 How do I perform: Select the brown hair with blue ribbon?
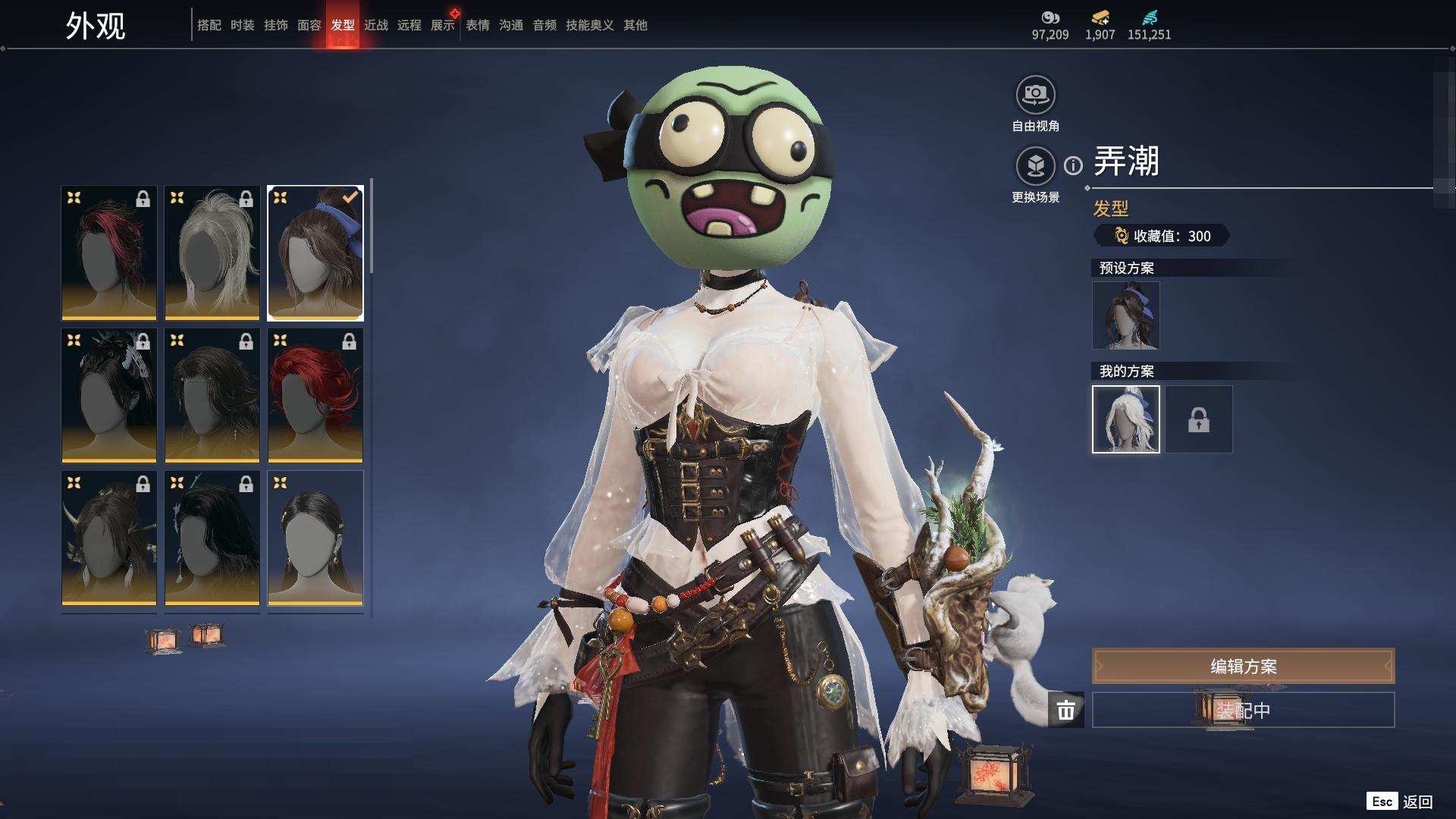[315, 253]
